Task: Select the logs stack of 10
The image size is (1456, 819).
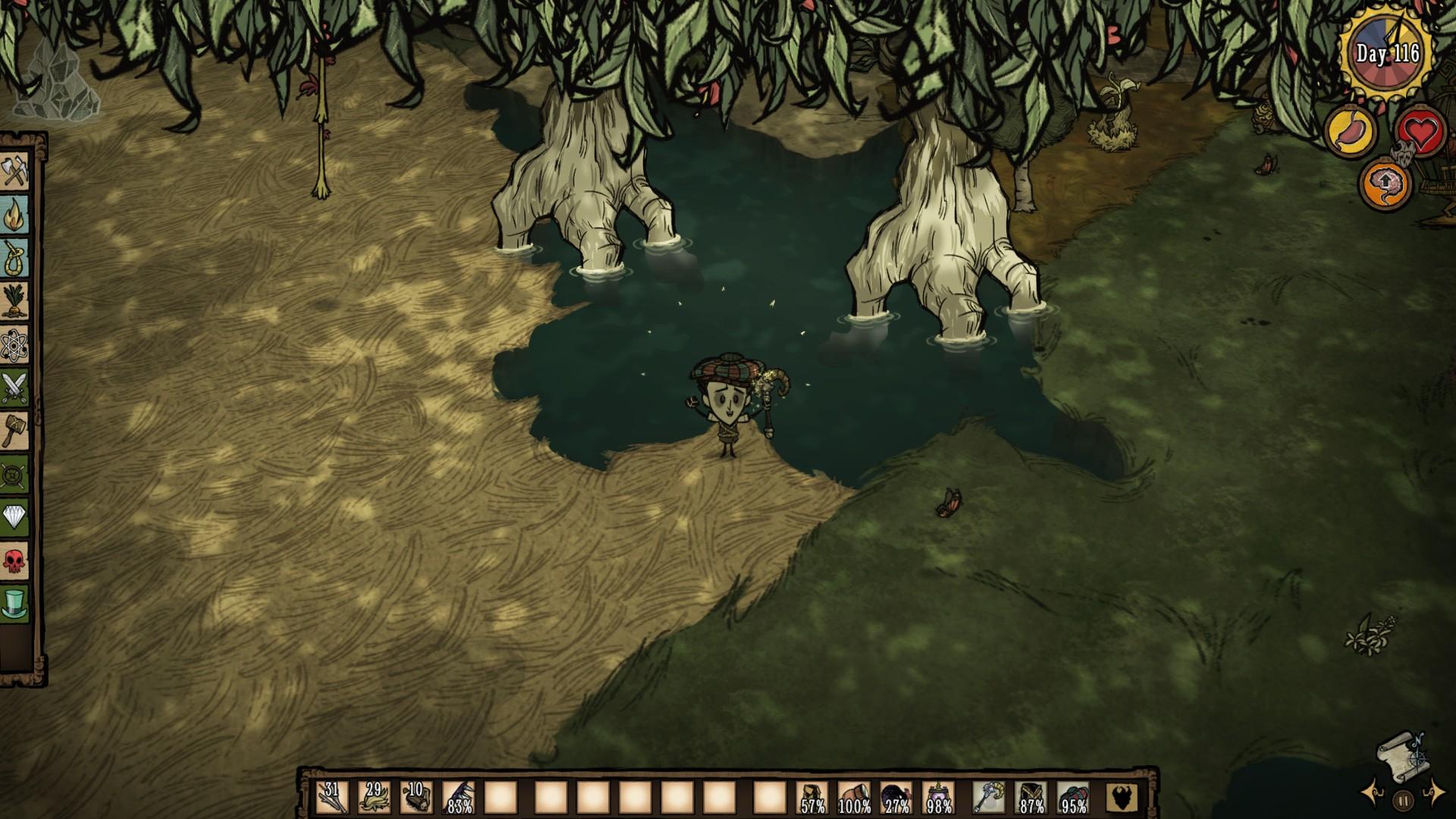Action: [x=416, y=798]
